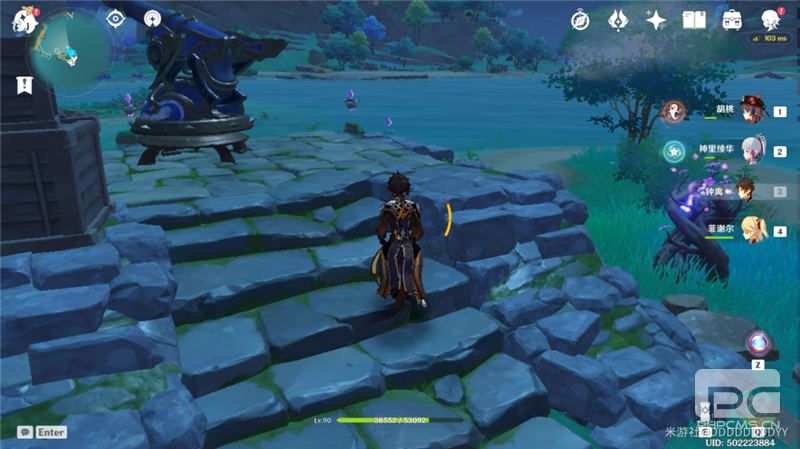Image resolution: width=800 pixels, height=449 pixels.
Task: Open the Wish star icon
Action: click(x=656, y=19)
